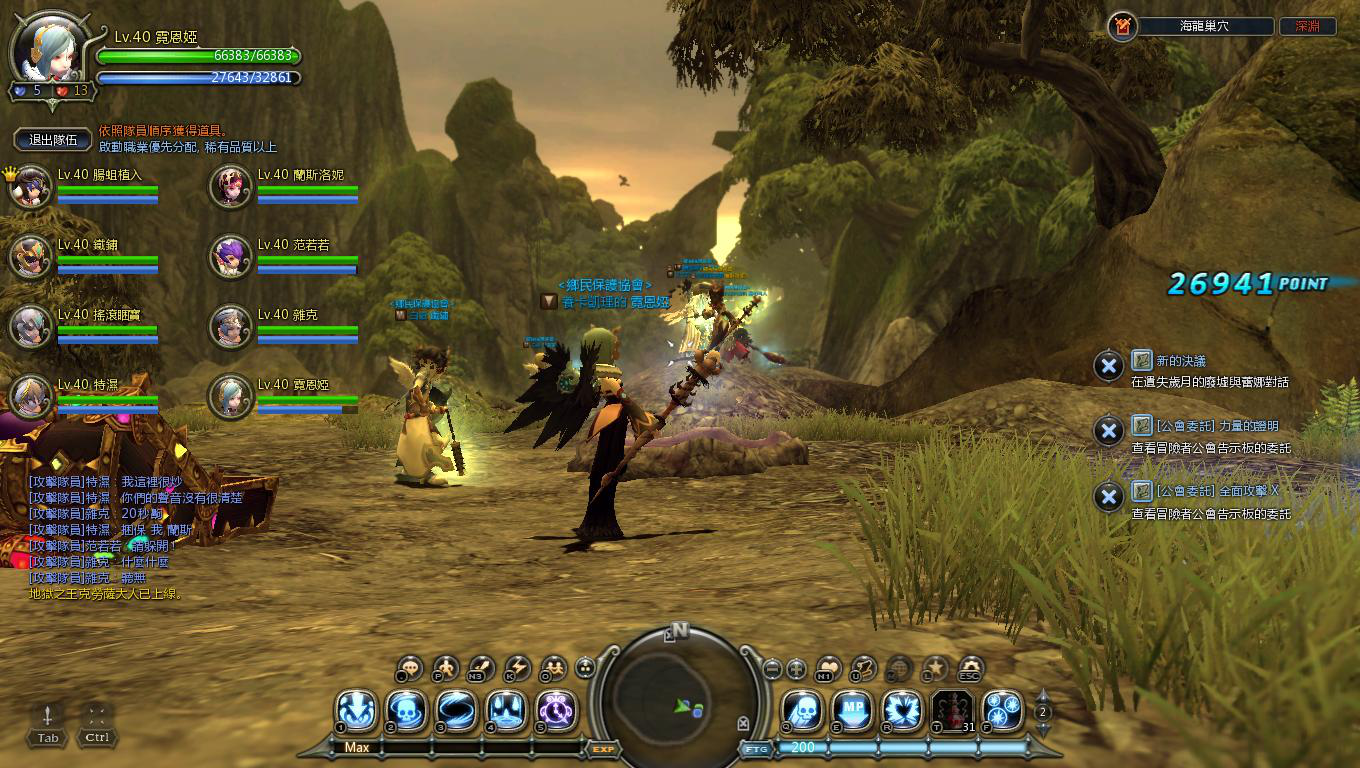Click the lightning bolt skill menu icon
Screen dimensions: 1360x768
[517, 667]
